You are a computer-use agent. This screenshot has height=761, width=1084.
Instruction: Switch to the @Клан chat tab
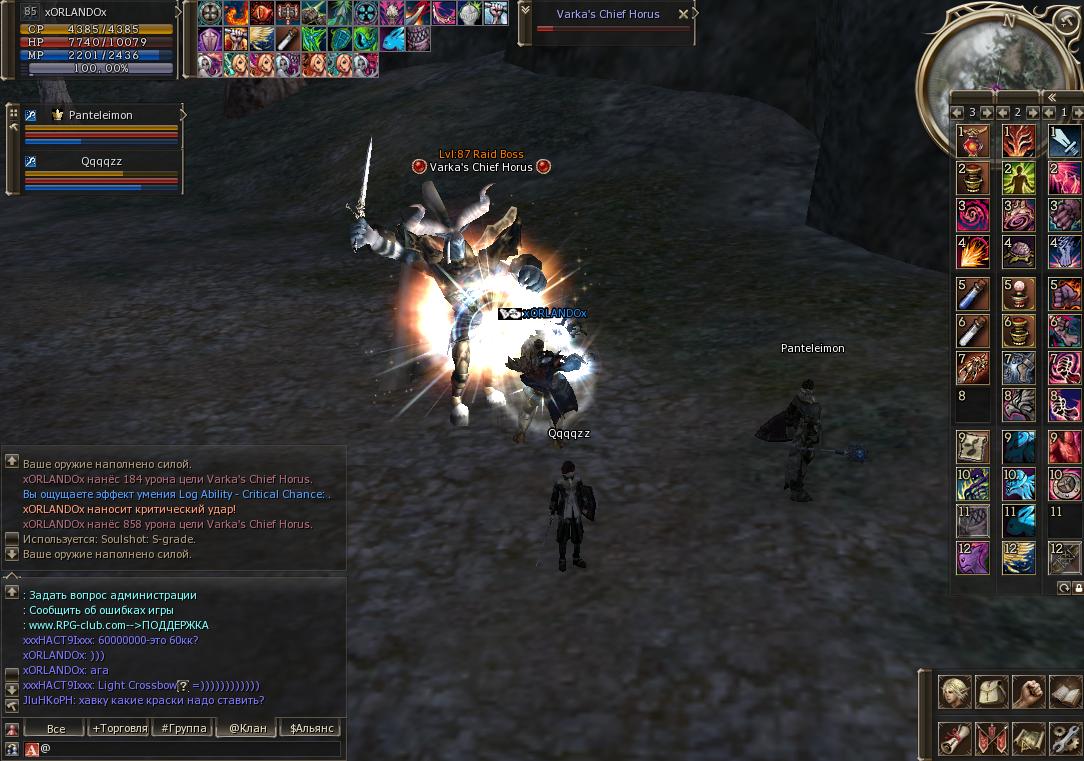point(247,728)
